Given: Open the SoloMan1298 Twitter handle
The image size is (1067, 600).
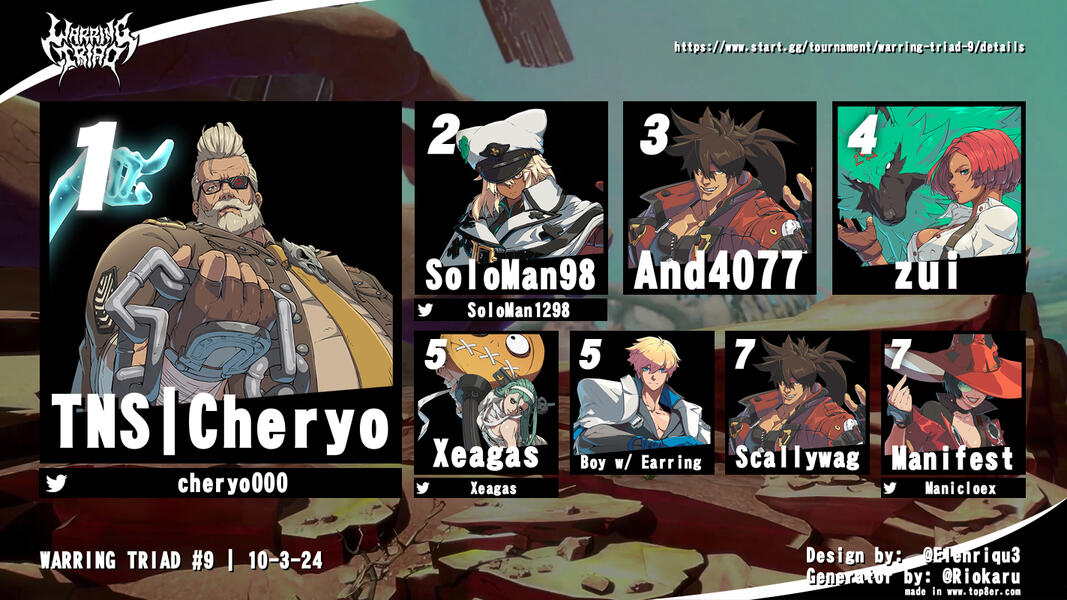Looking at the screenshot, I should (511, 310).
